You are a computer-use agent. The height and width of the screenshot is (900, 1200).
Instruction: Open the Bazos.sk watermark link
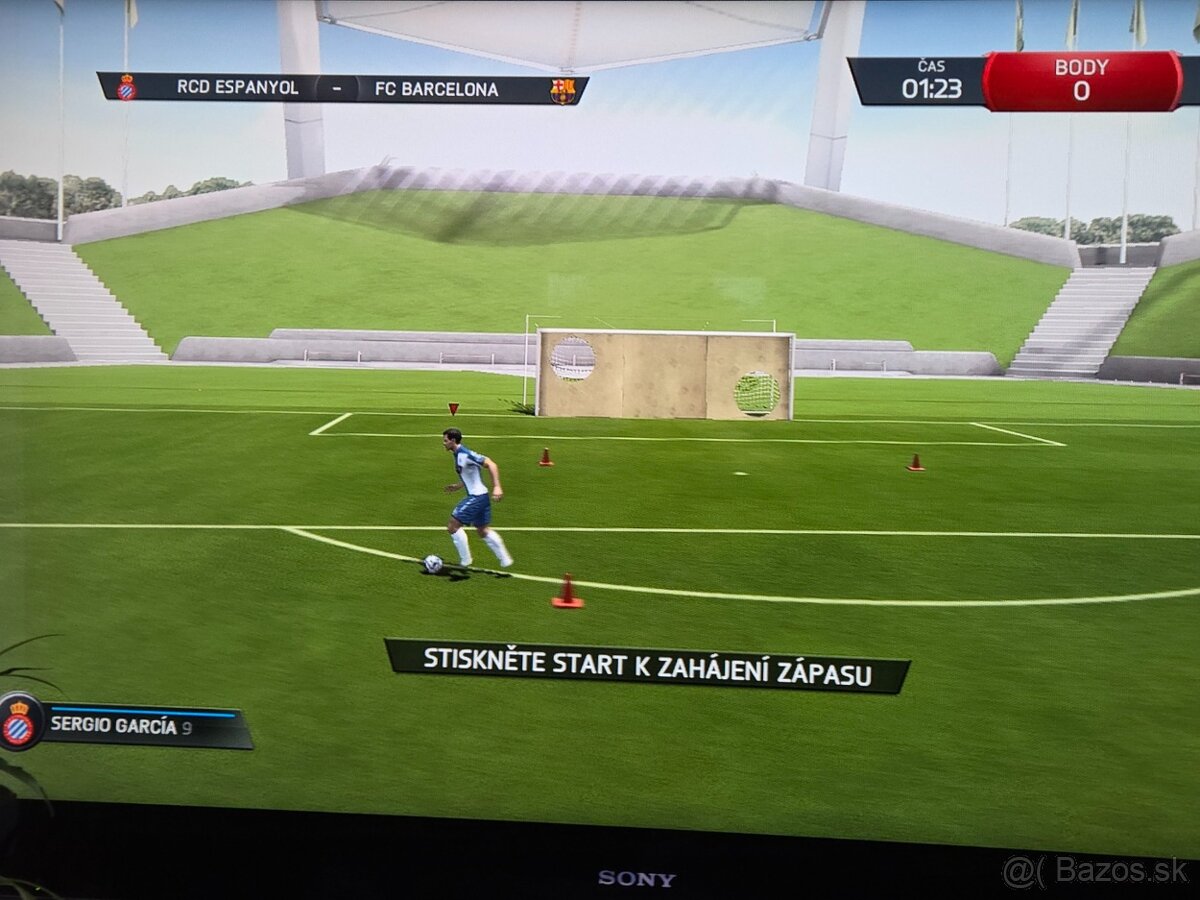(x=1096, y=870)
